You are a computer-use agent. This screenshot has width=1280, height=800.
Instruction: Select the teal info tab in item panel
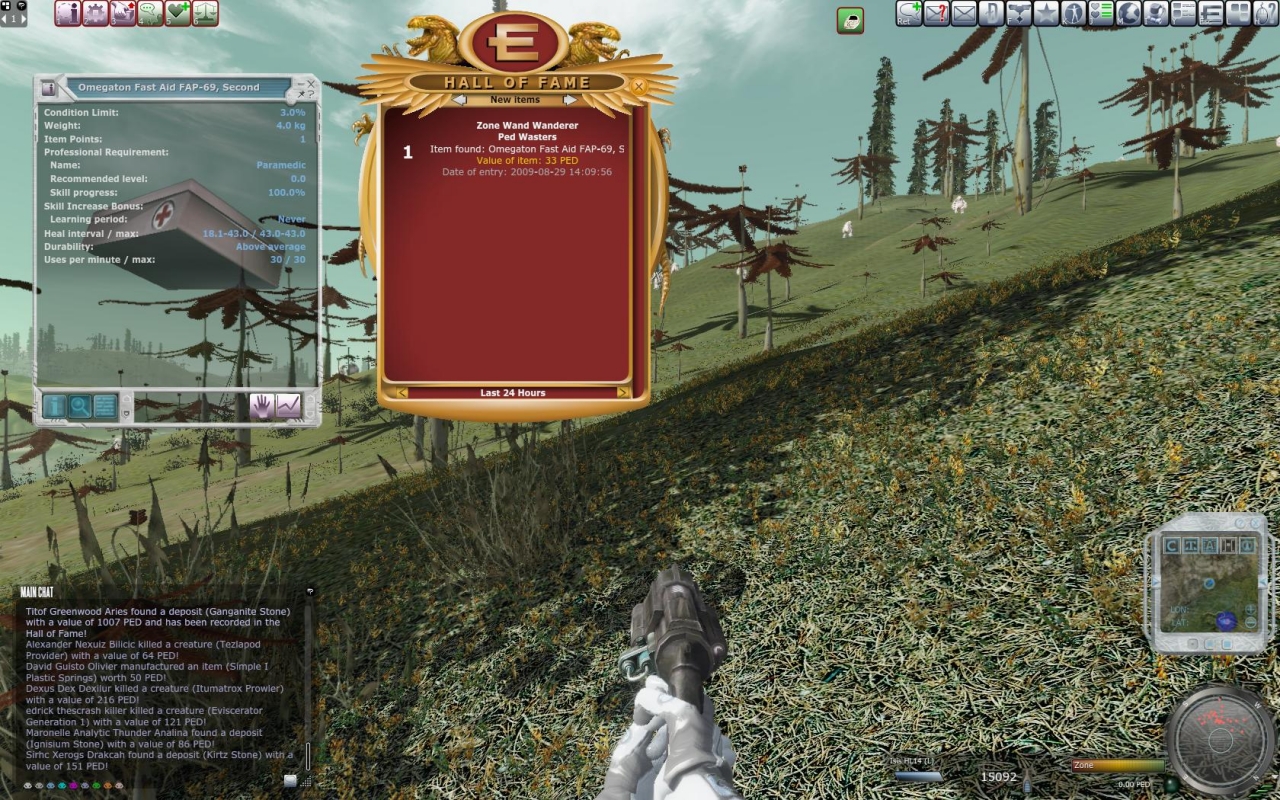(x=54, y=406)
